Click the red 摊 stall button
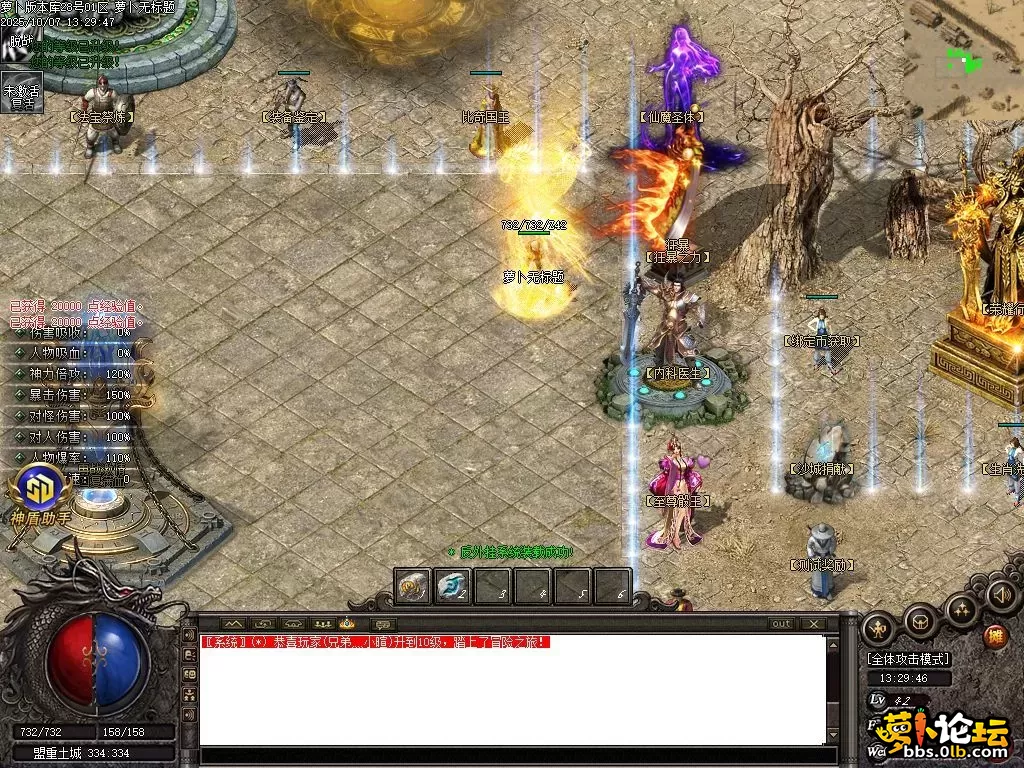This screenshot has height=768, width=1024. pos(995,636)
